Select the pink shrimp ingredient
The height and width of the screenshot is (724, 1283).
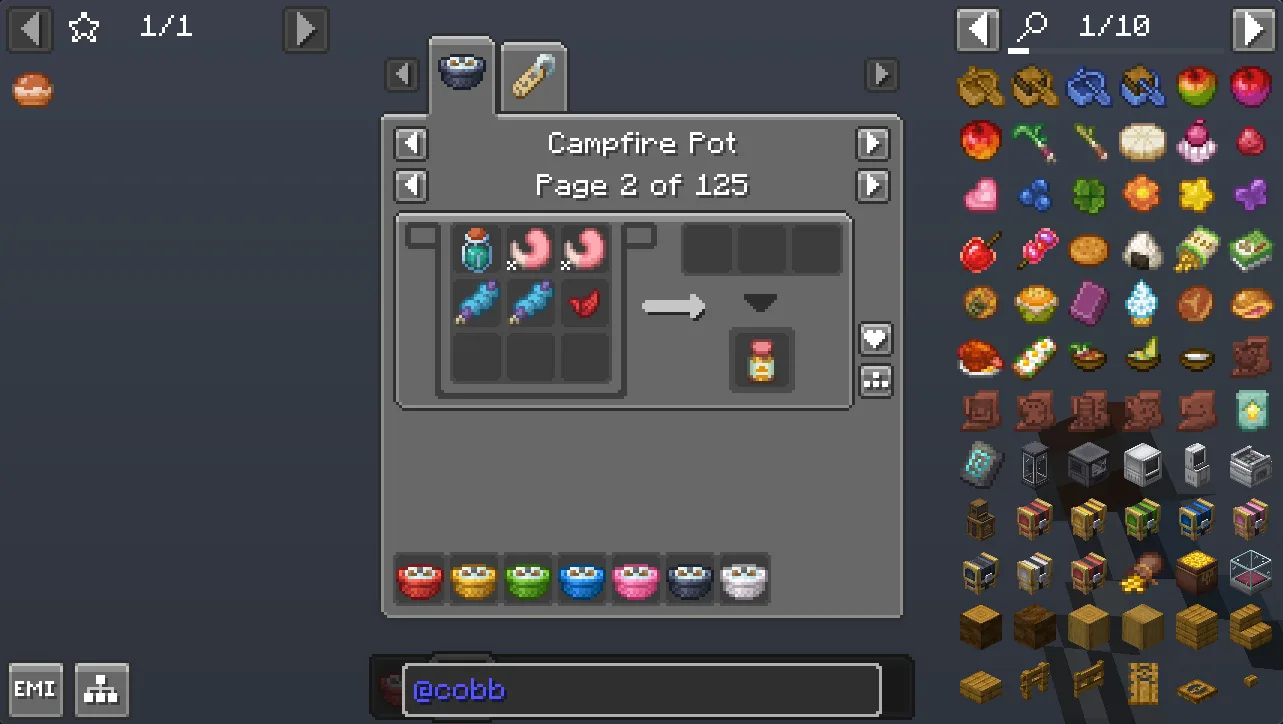(531, 250)
